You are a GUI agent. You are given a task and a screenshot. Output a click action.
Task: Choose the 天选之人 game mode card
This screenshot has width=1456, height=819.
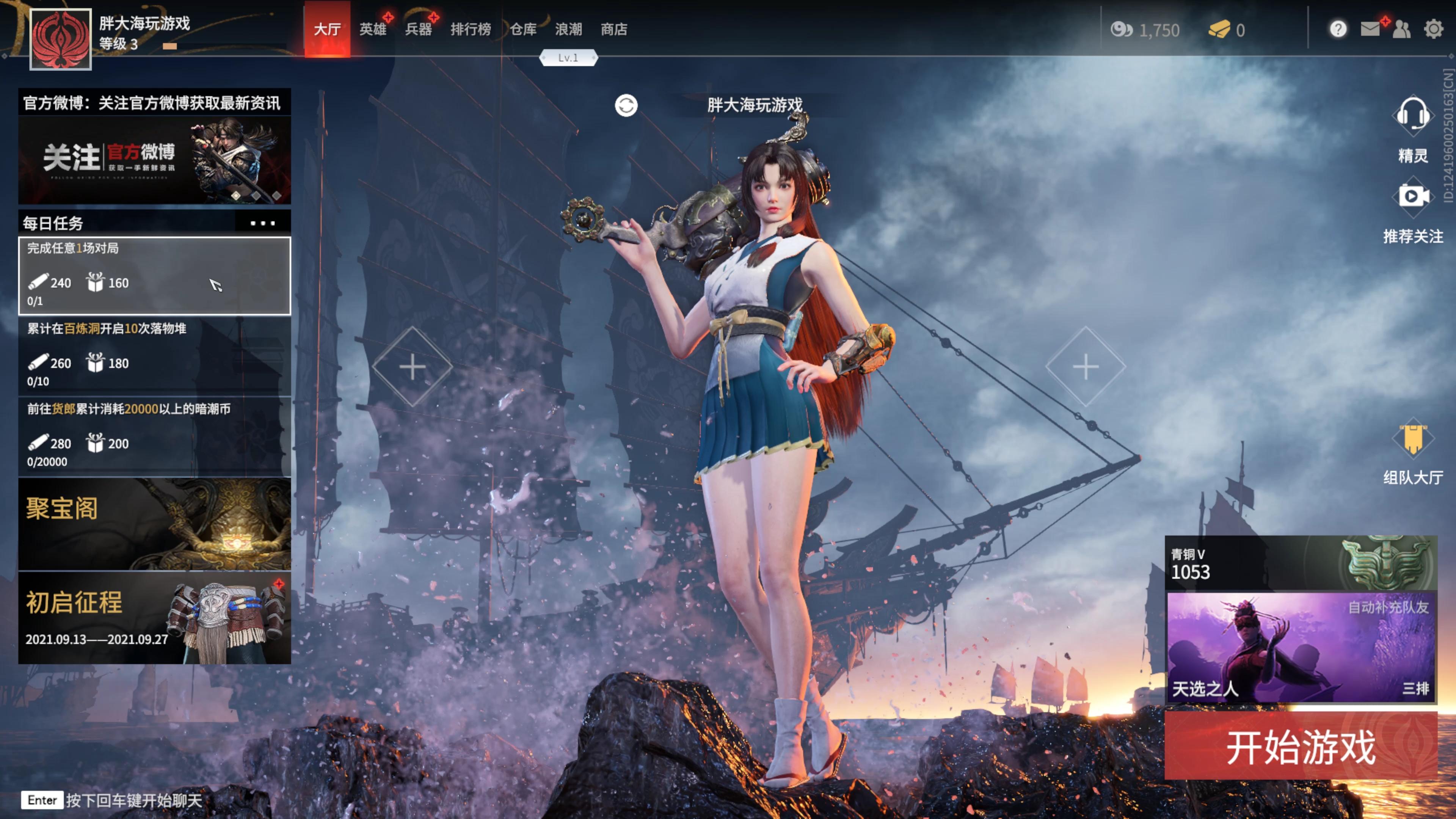tap(1301, 647)
